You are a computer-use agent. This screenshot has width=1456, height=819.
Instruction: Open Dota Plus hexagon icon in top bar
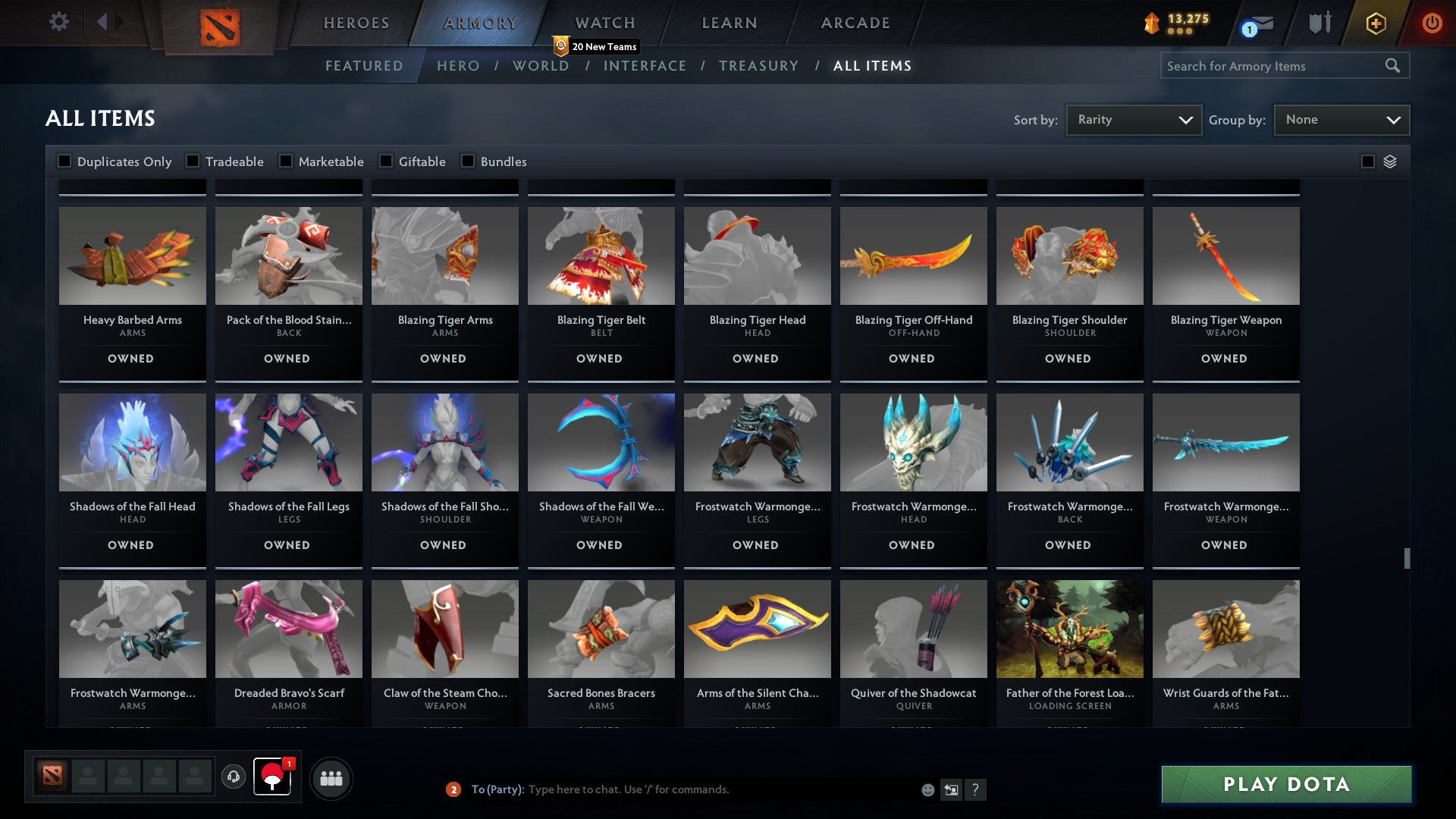[1375, 23]
